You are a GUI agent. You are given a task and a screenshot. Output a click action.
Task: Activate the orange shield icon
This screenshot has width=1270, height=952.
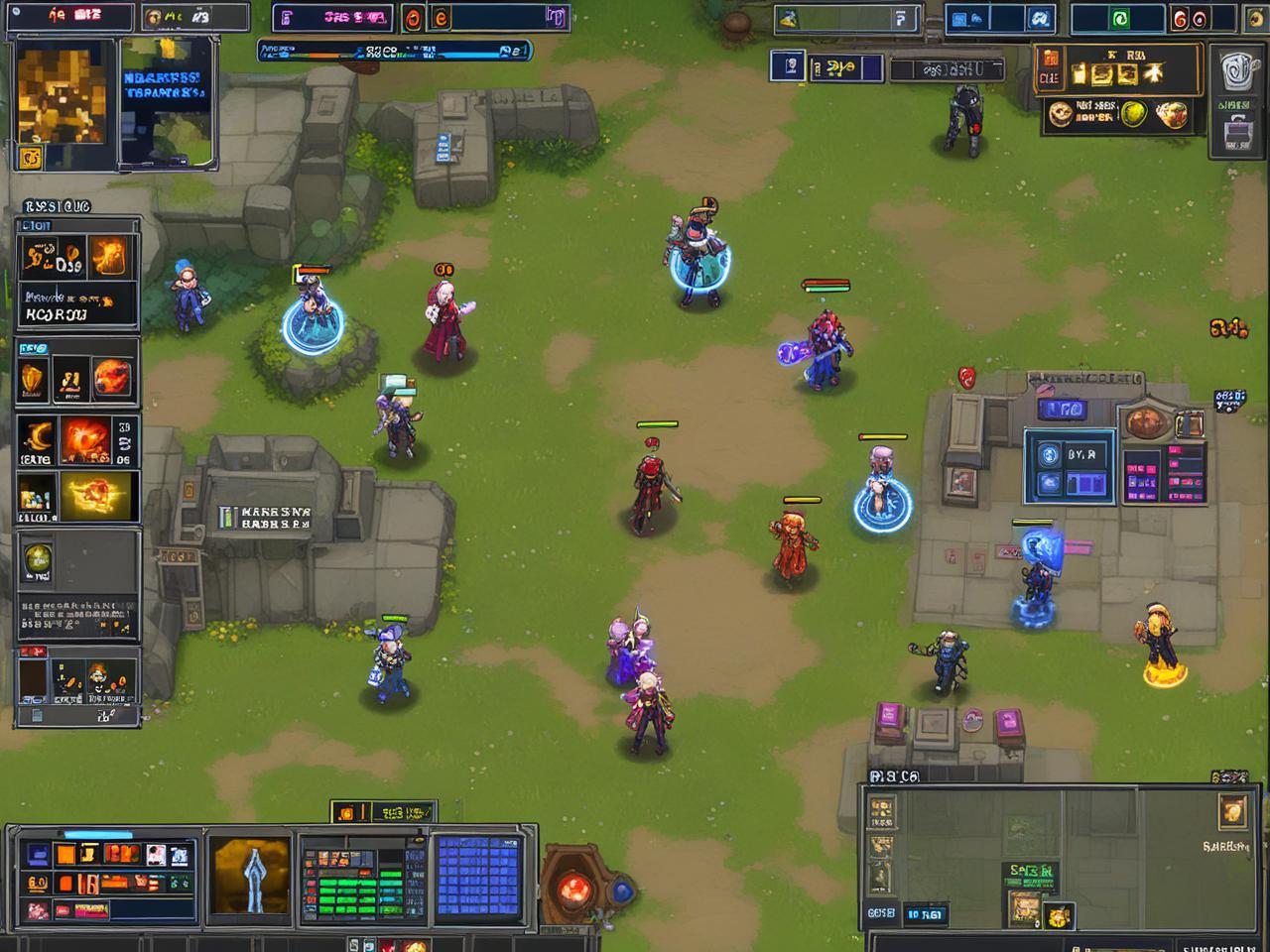[32, 379]
